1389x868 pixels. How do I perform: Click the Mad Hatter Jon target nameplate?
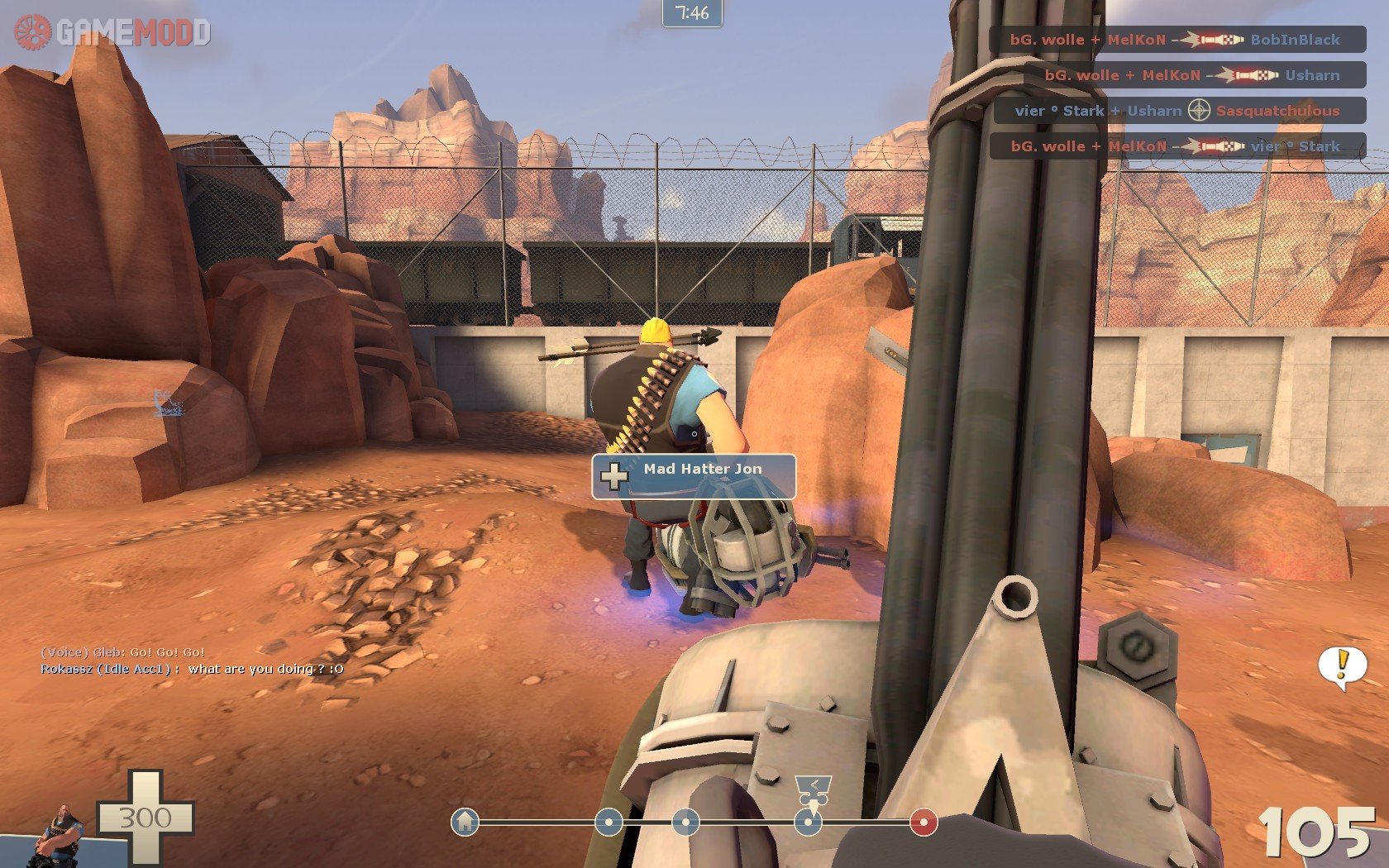point(694,476)
